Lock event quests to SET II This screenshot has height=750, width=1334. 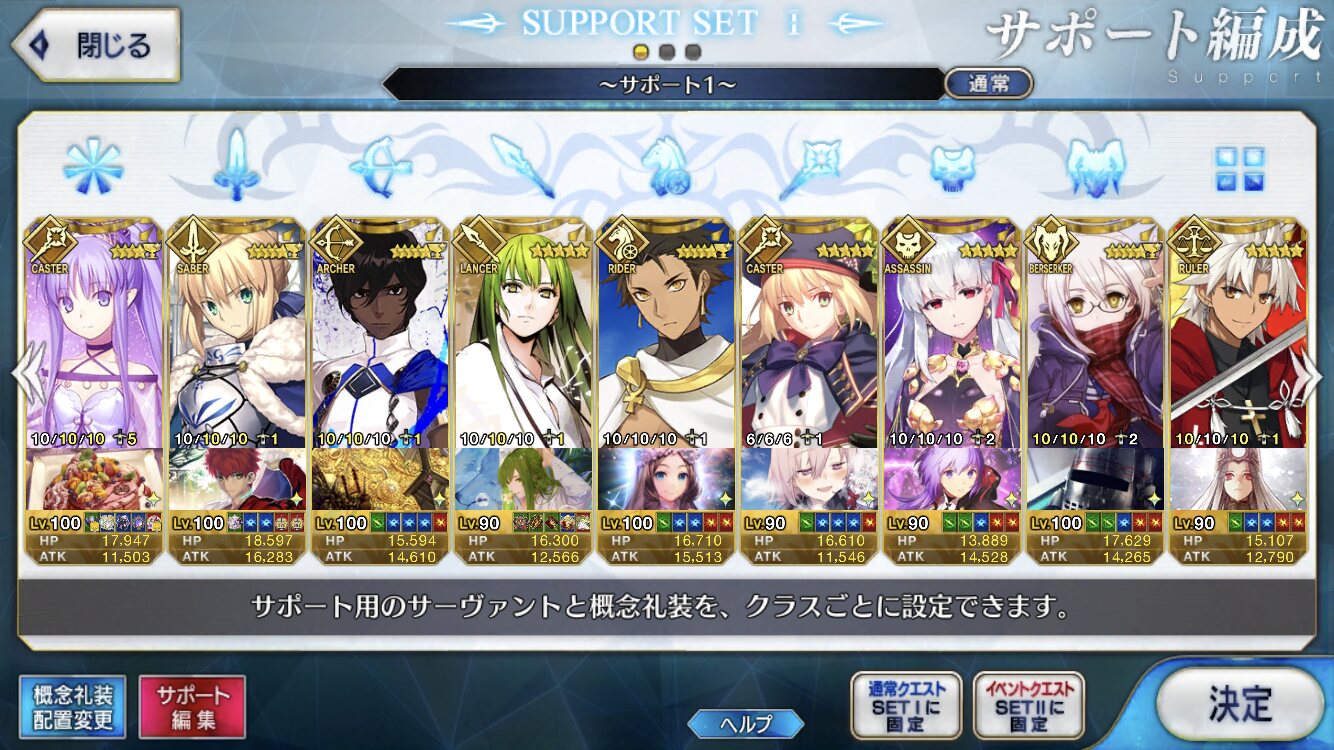click(1028, 706)
